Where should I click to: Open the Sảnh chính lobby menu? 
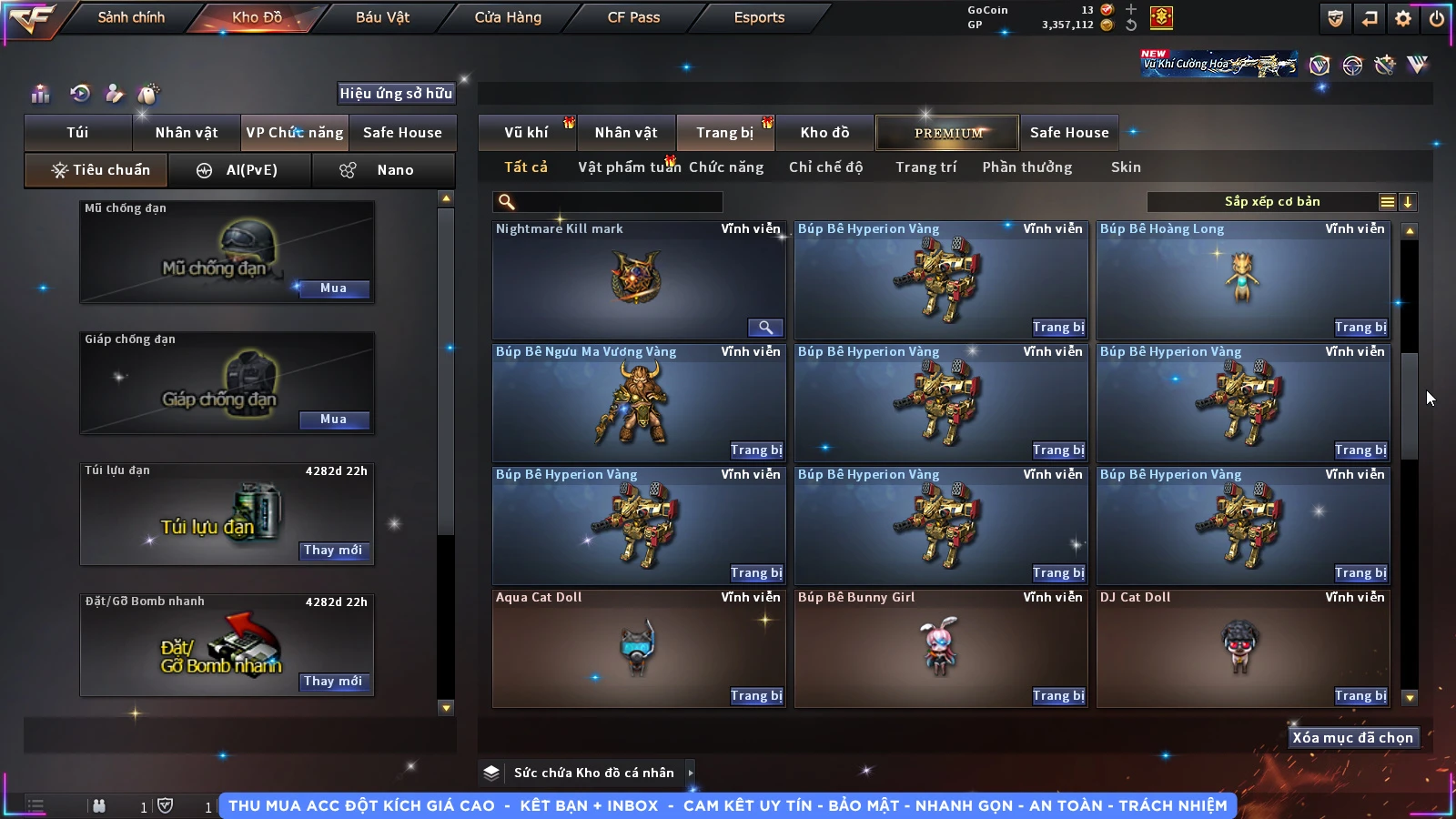131,17
